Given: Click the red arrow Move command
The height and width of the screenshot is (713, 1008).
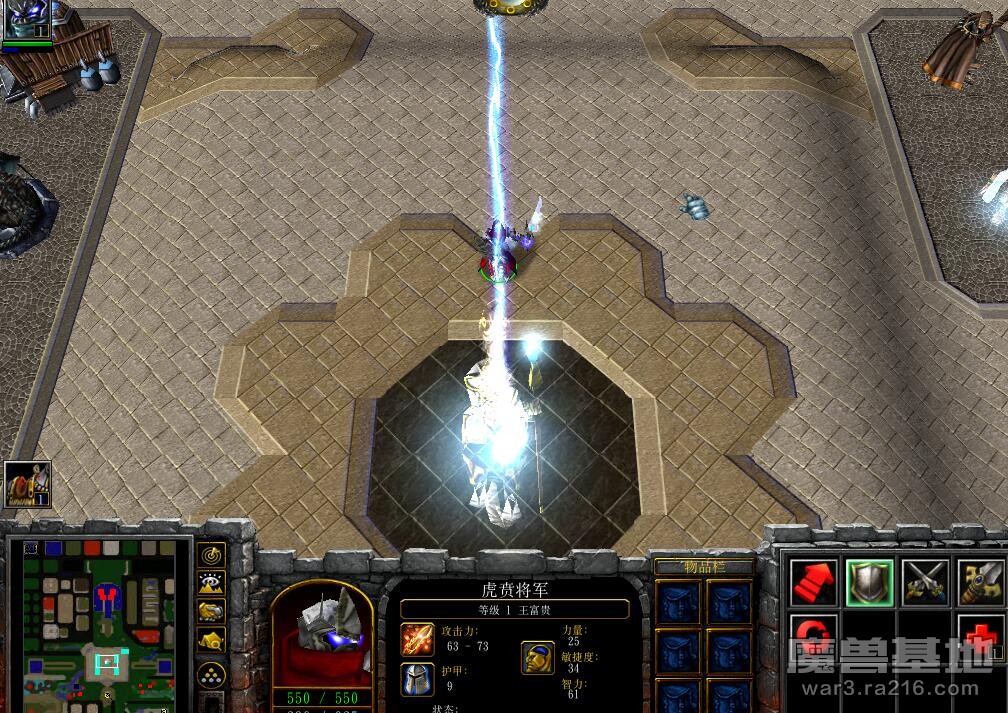Looking at the screenshot, I should 813,581.
